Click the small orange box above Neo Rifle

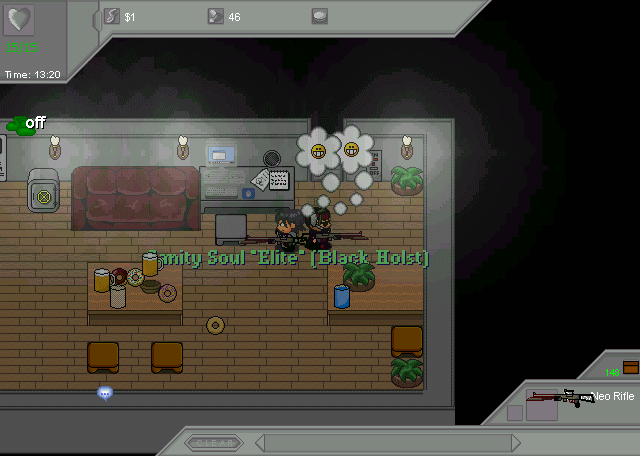[x=630, y=366]
